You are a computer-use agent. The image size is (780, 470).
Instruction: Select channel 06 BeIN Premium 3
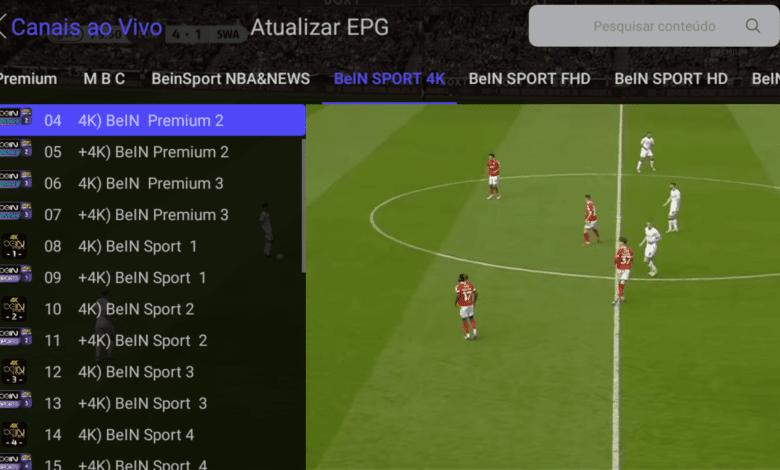[152, 183]
